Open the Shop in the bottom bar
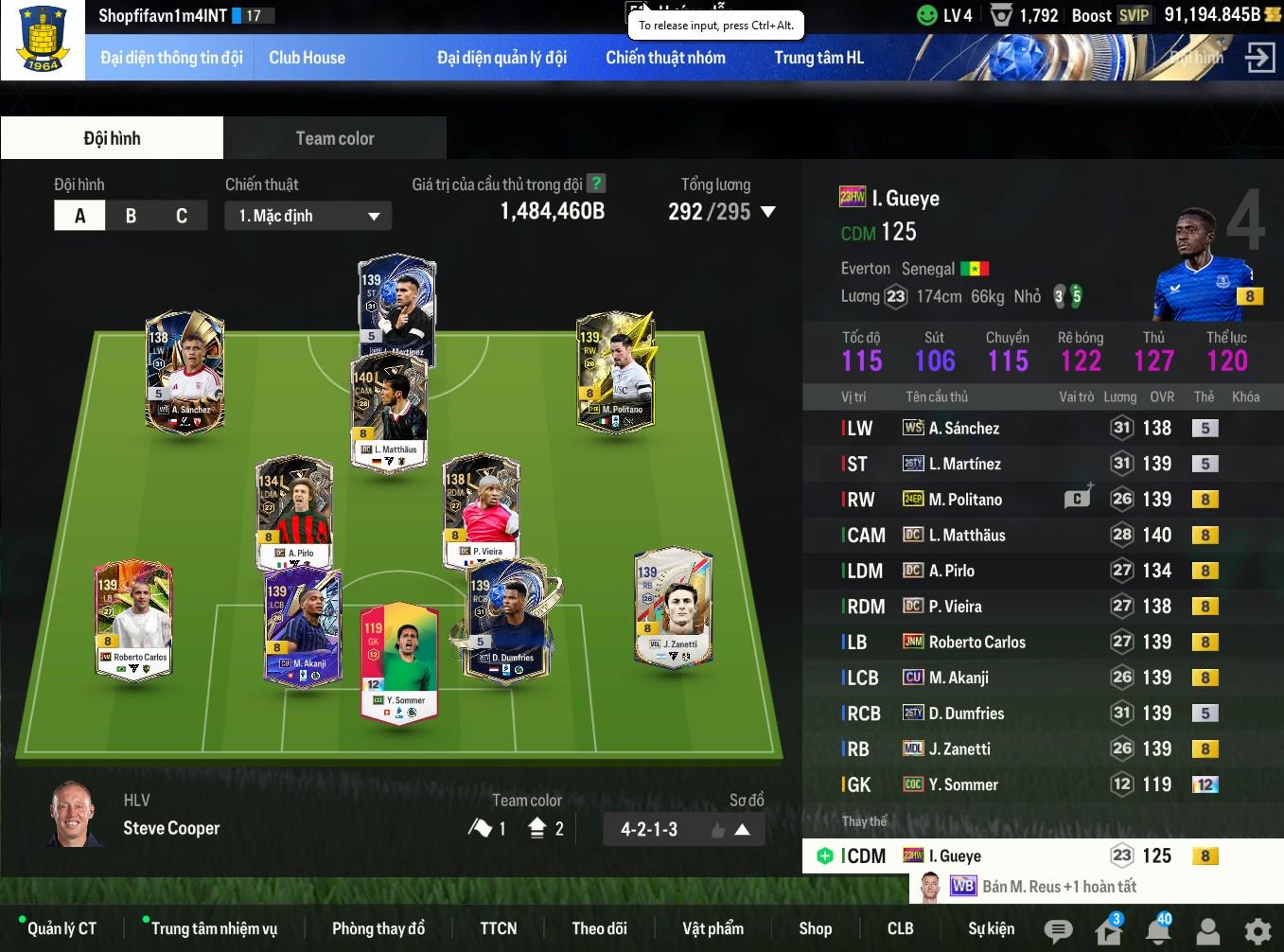Screen dimensions: 1284x952 [x=815, y=929]
